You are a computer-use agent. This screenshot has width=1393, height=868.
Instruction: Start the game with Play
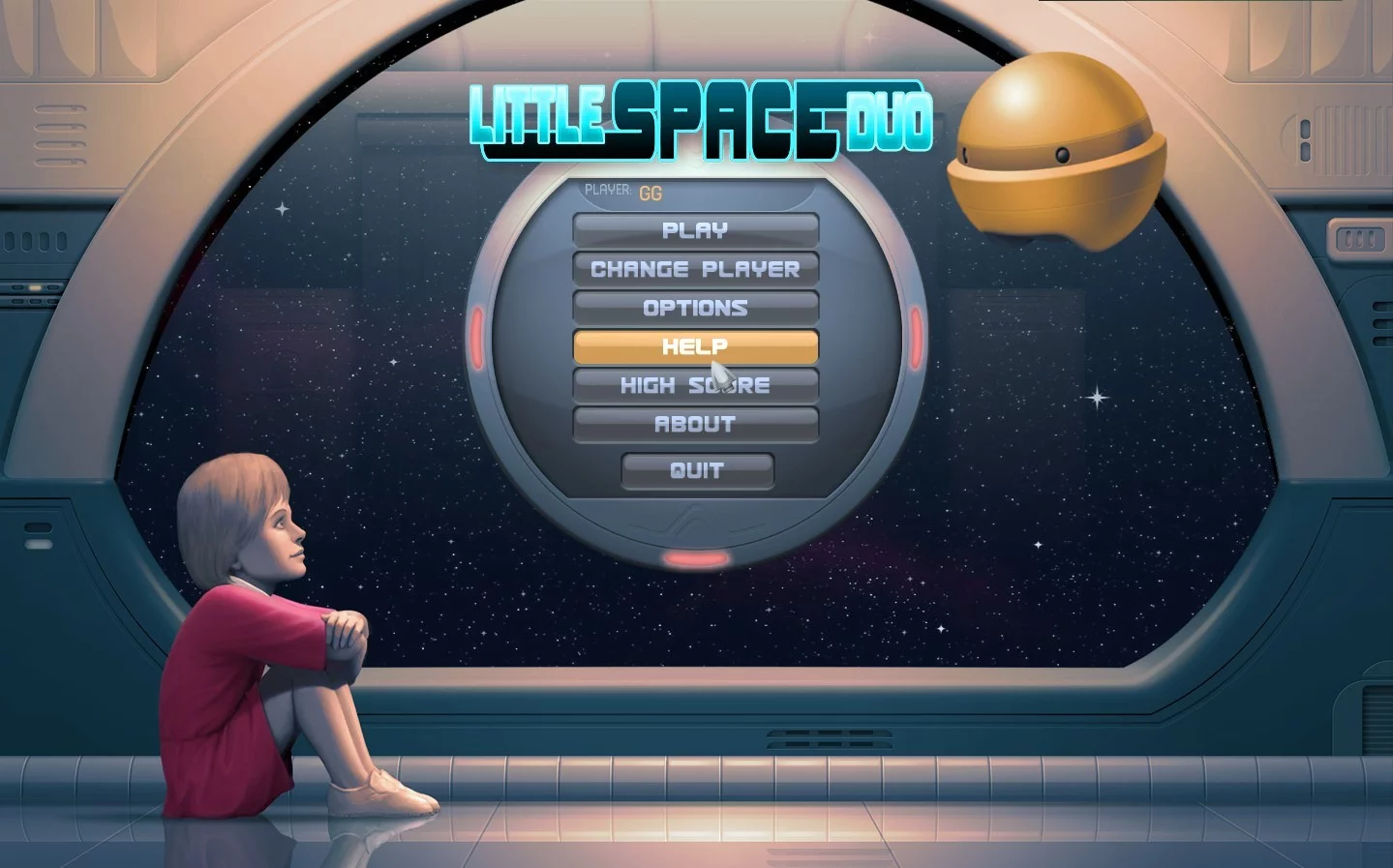(x=695, y=230)
